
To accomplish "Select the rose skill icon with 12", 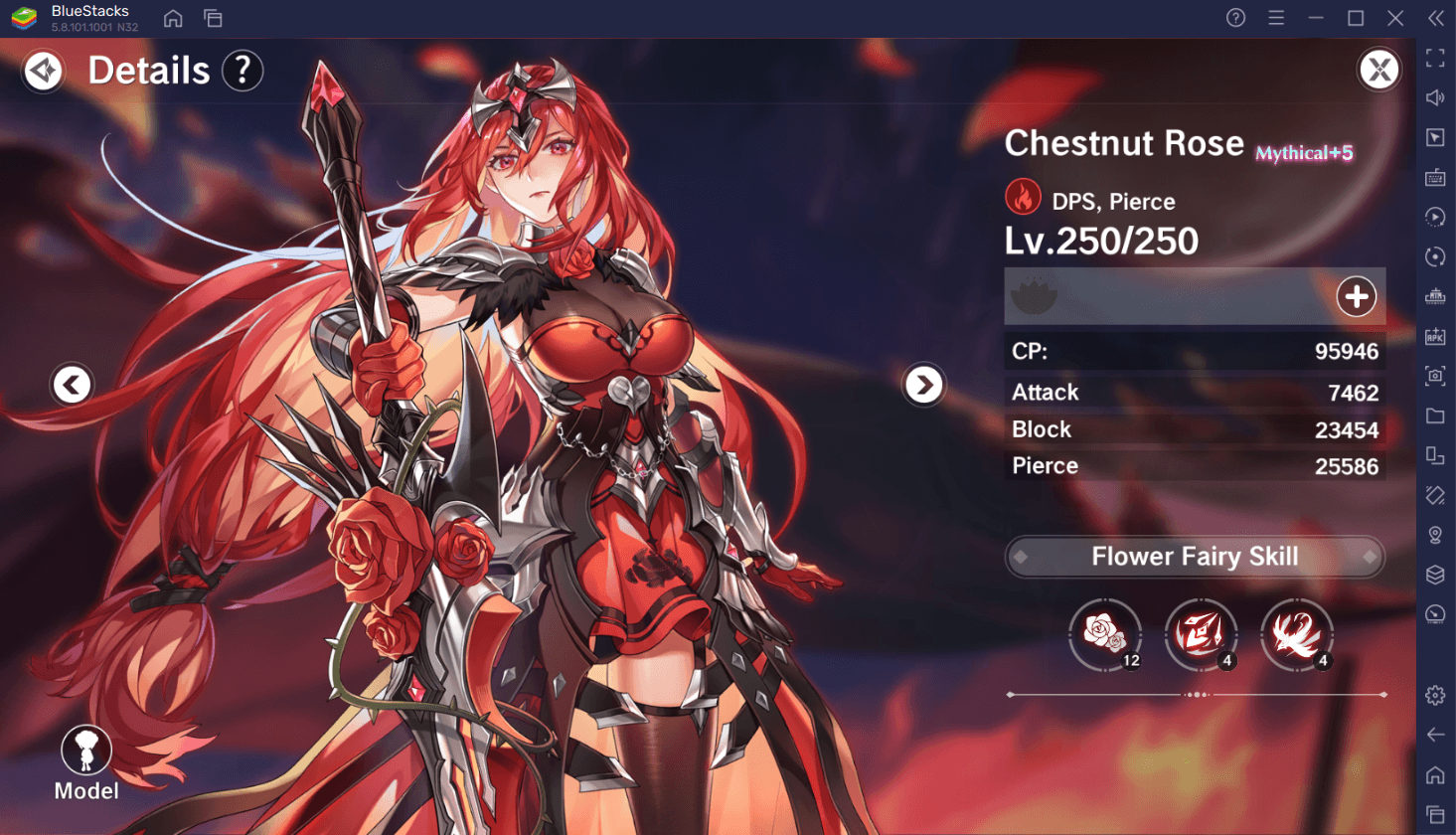I will [x=1105, y=634].
